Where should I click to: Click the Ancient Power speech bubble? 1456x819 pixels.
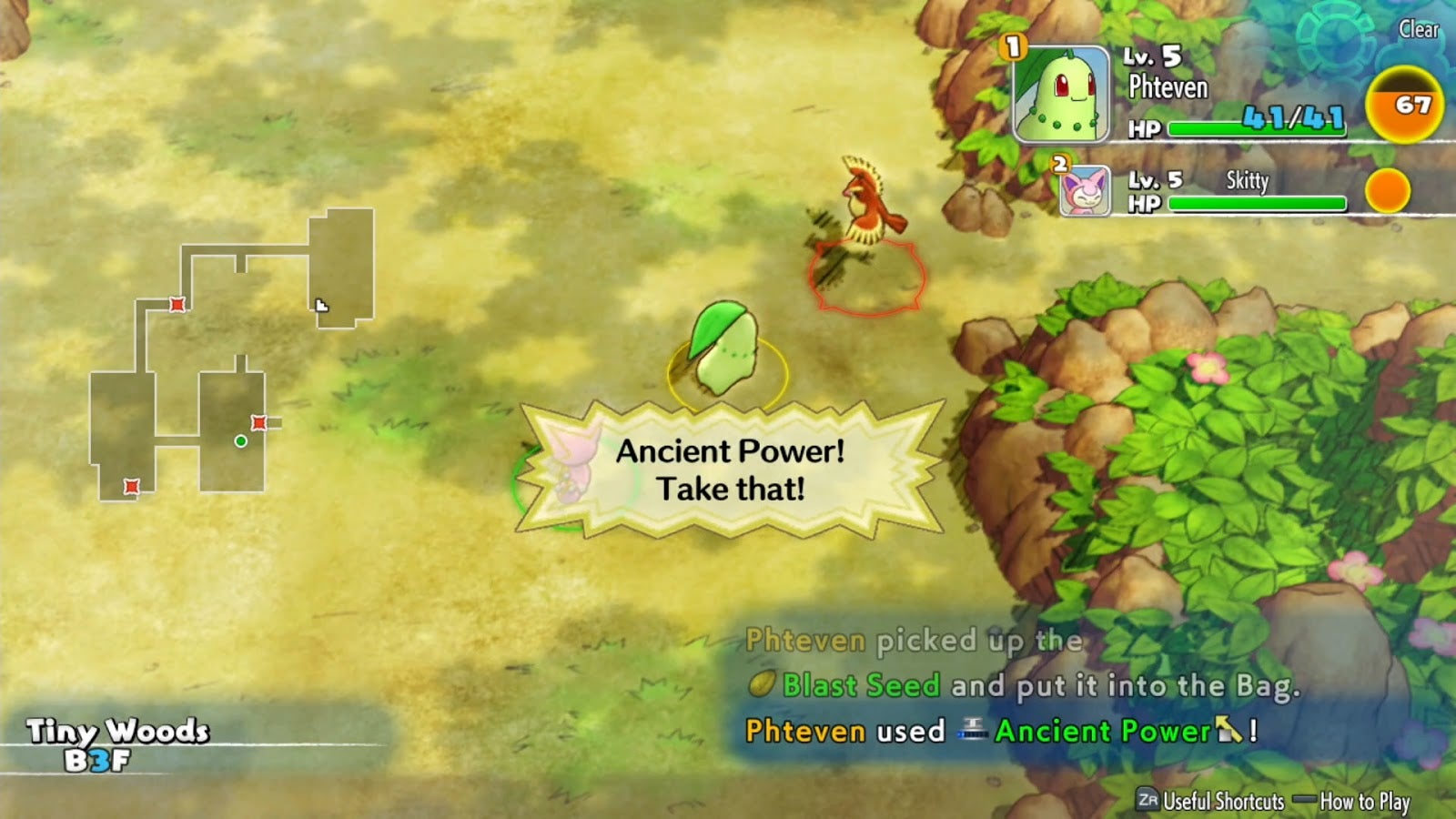coord(731,470)
